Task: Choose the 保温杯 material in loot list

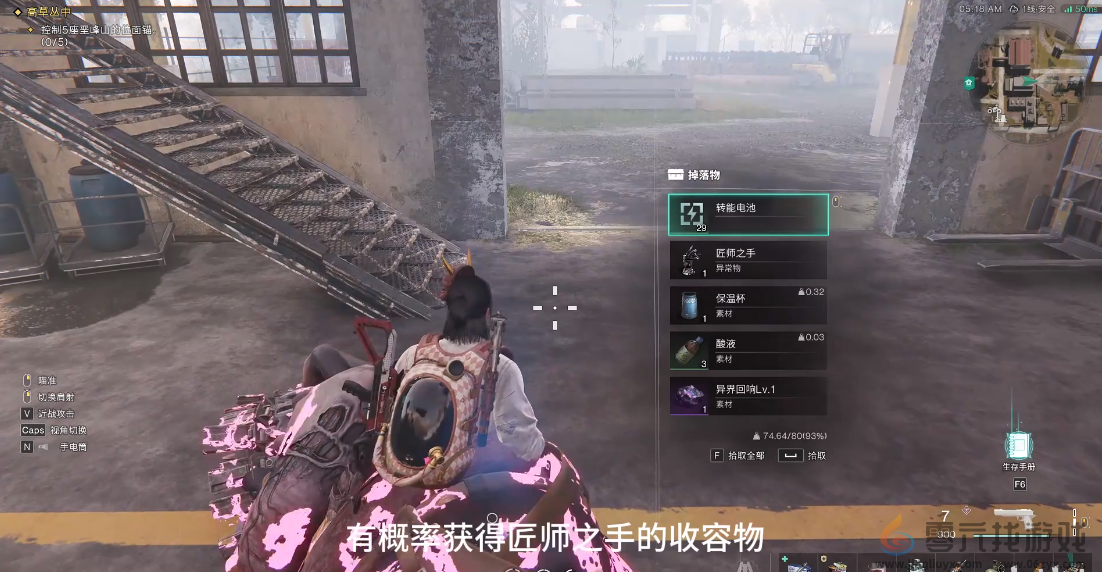Action: click(x=748, y=305)
